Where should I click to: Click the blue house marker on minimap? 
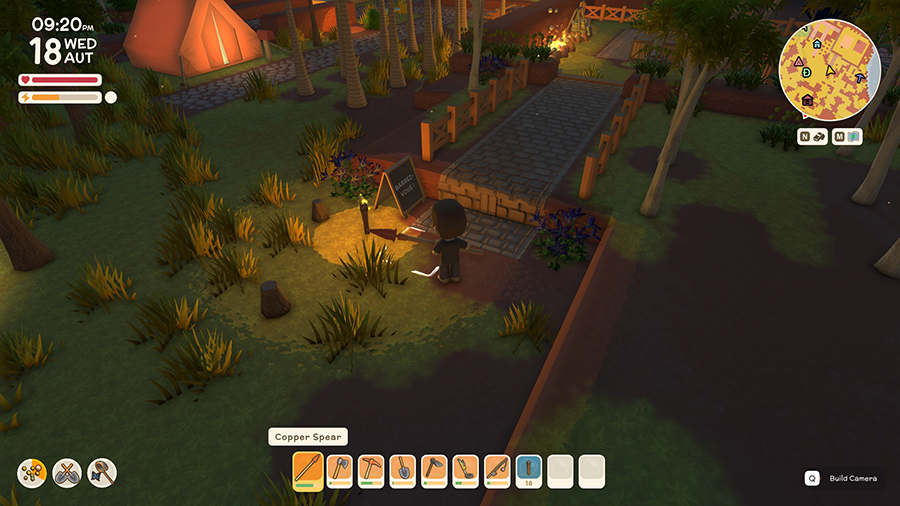pyautogui.click(x=817, y=44)
